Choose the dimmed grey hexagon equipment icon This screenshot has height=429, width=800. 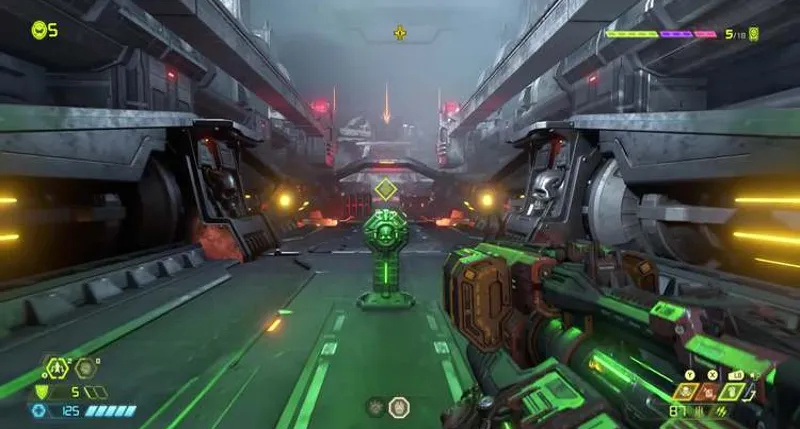pos(84,368)
